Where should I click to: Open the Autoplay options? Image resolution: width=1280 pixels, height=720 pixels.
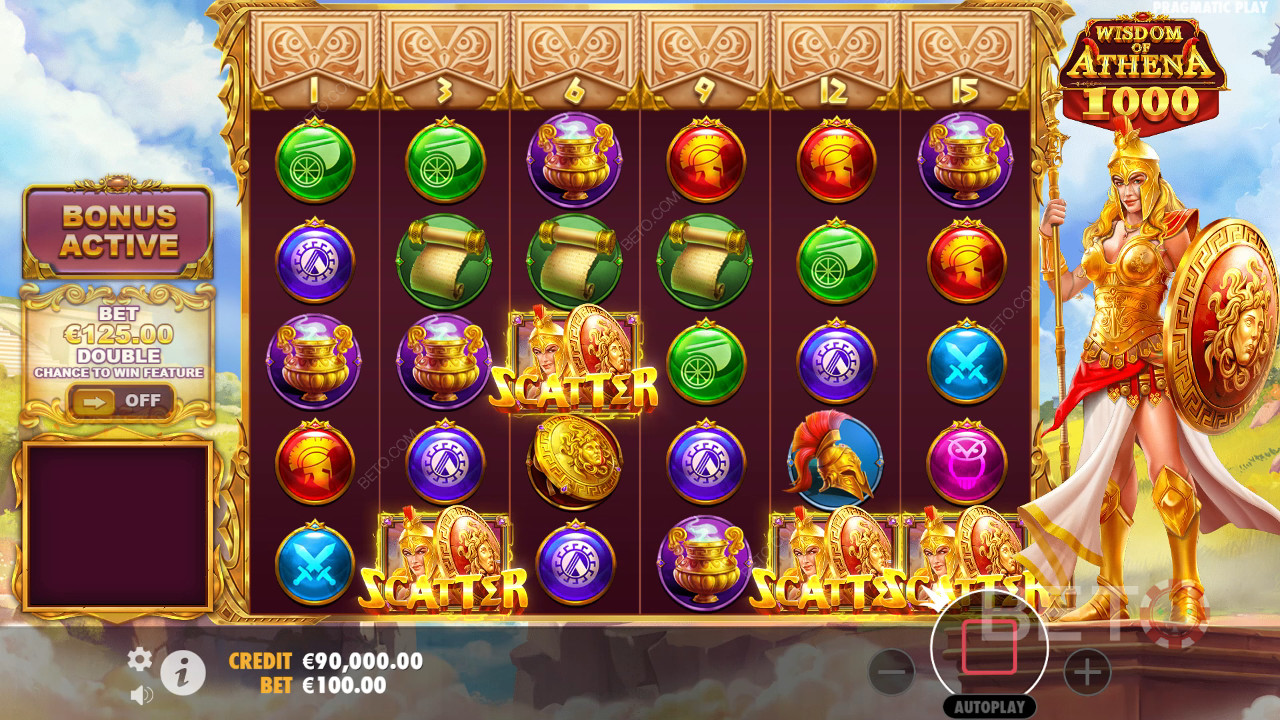989,707
